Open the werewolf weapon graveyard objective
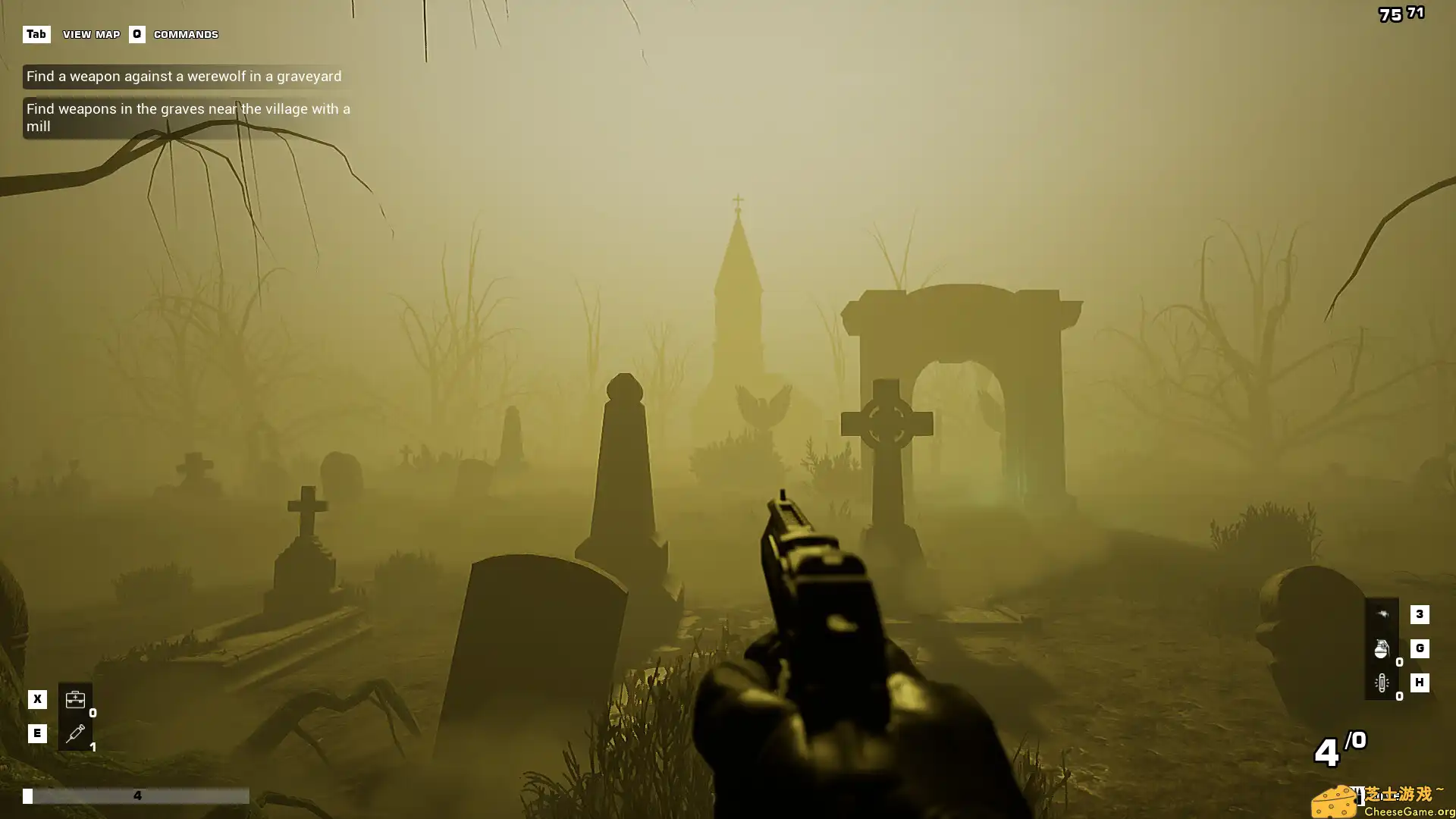This screenshot has width=1456, height=819. click(184, 77)
